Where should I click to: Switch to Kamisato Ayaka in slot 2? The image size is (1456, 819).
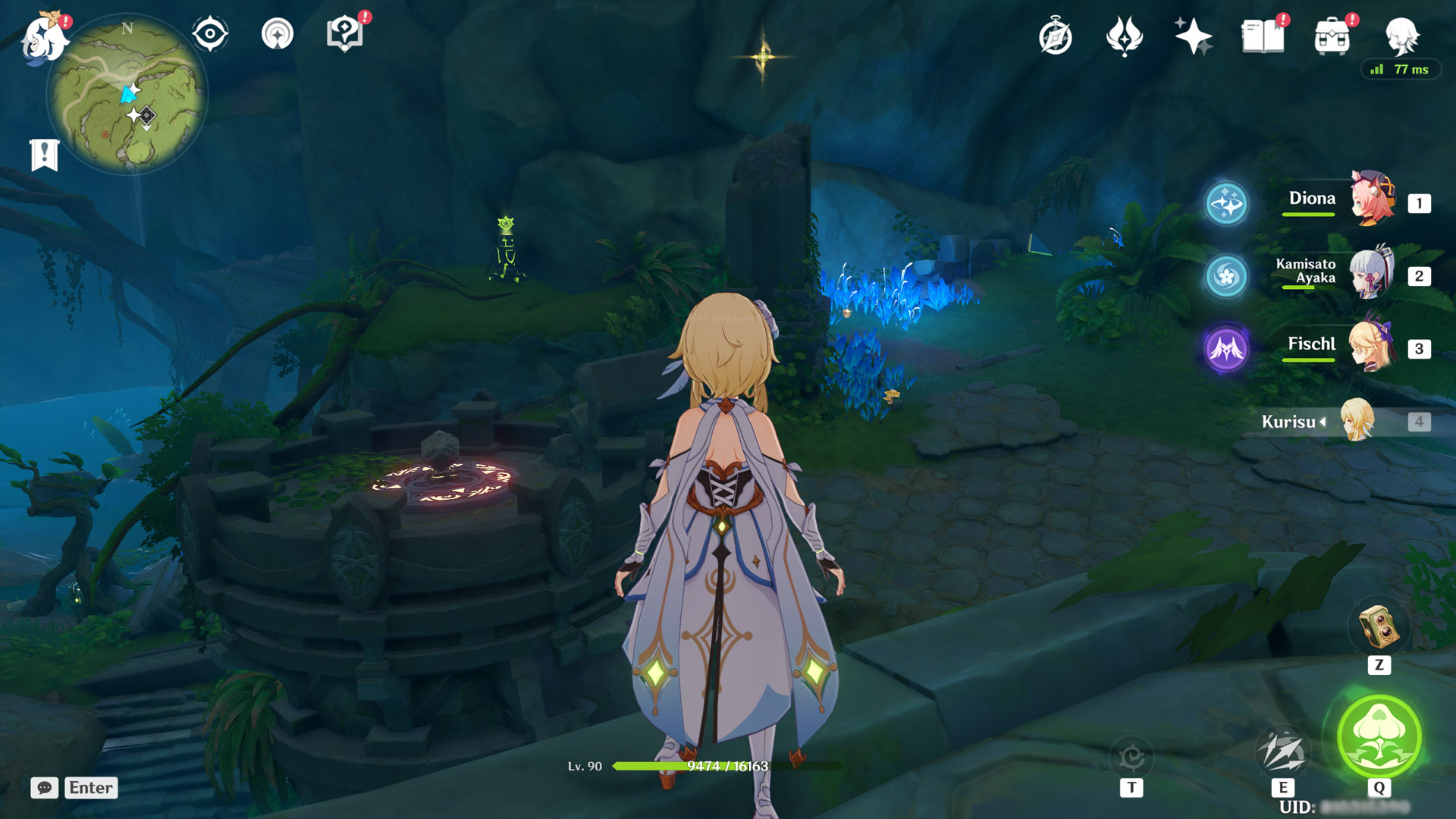(x=1373, y=275)
